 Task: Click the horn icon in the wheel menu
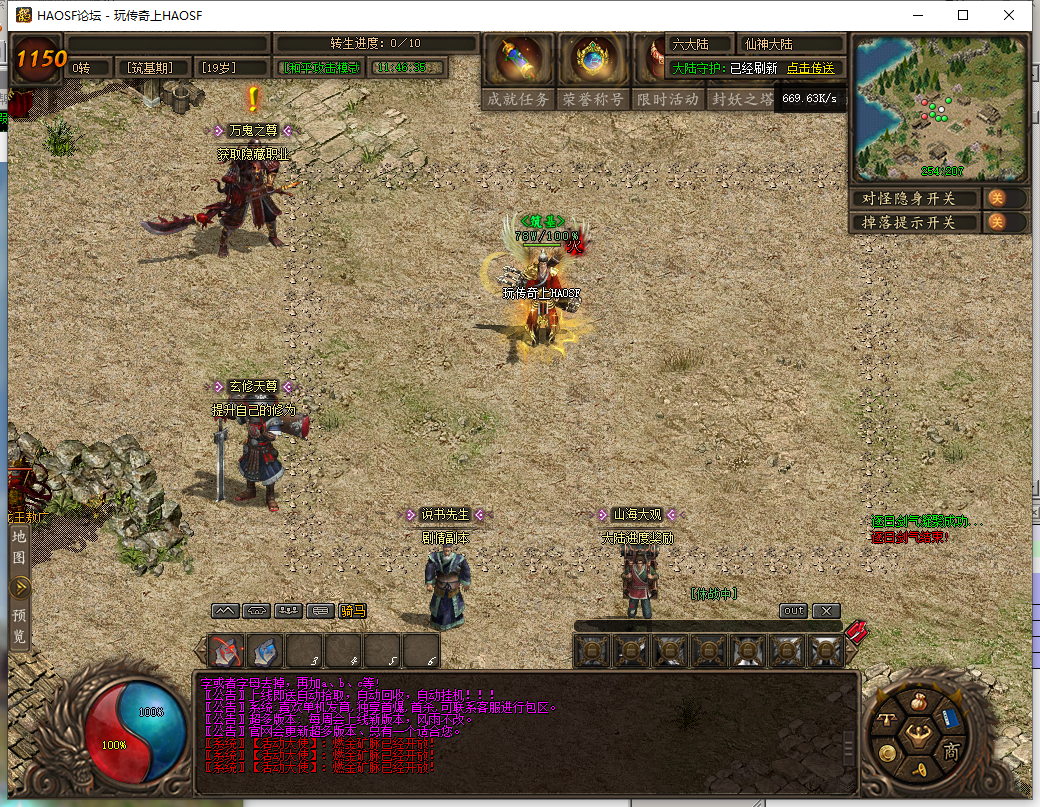tap(919, 772)
